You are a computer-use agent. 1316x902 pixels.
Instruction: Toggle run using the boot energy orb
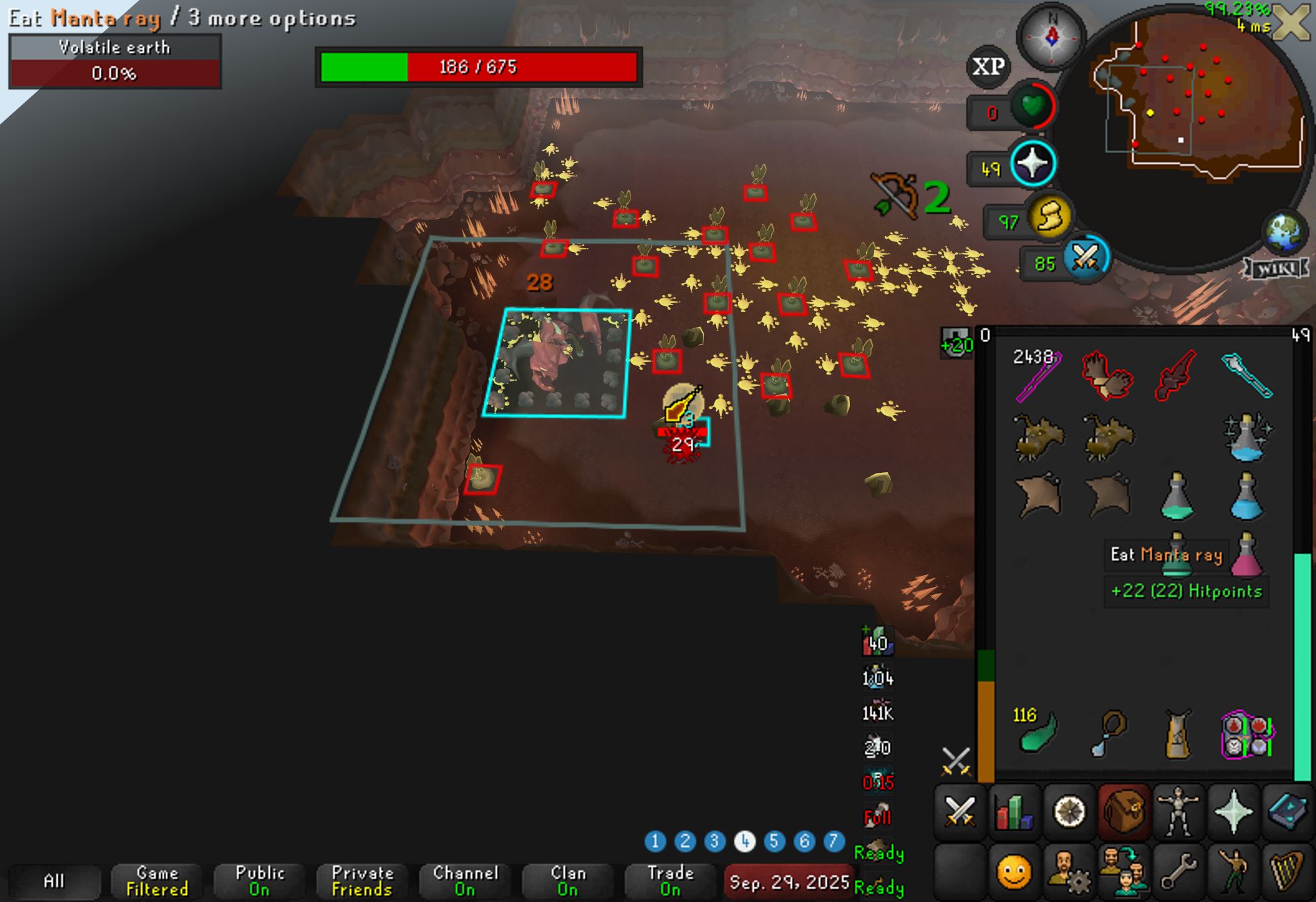coord(1049,216)
